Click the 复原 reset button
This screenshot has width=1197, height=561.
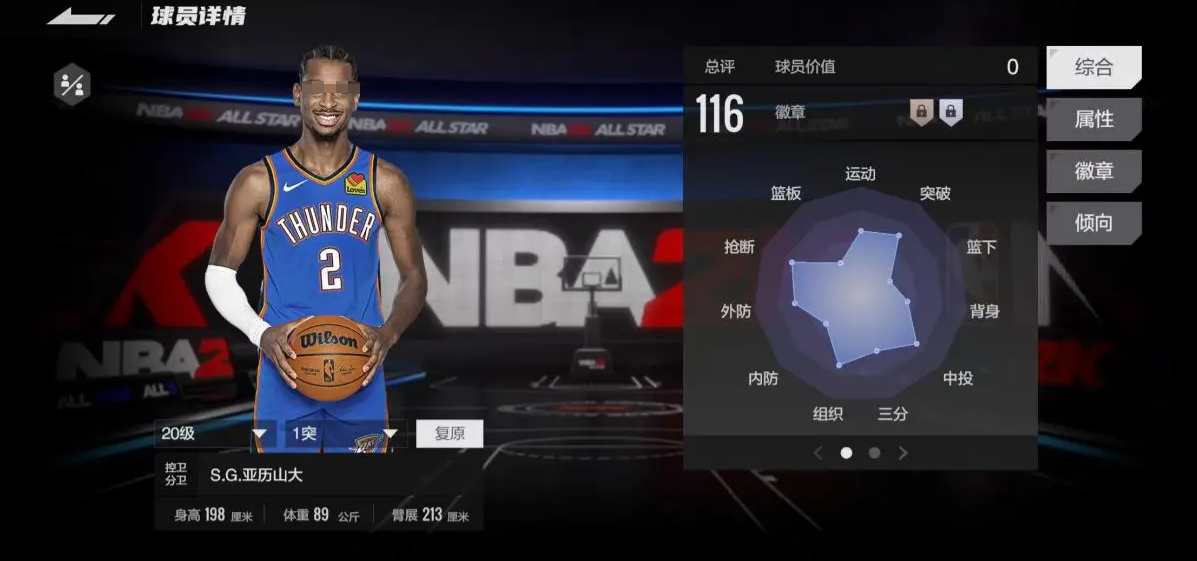click(x=449, y=434)
